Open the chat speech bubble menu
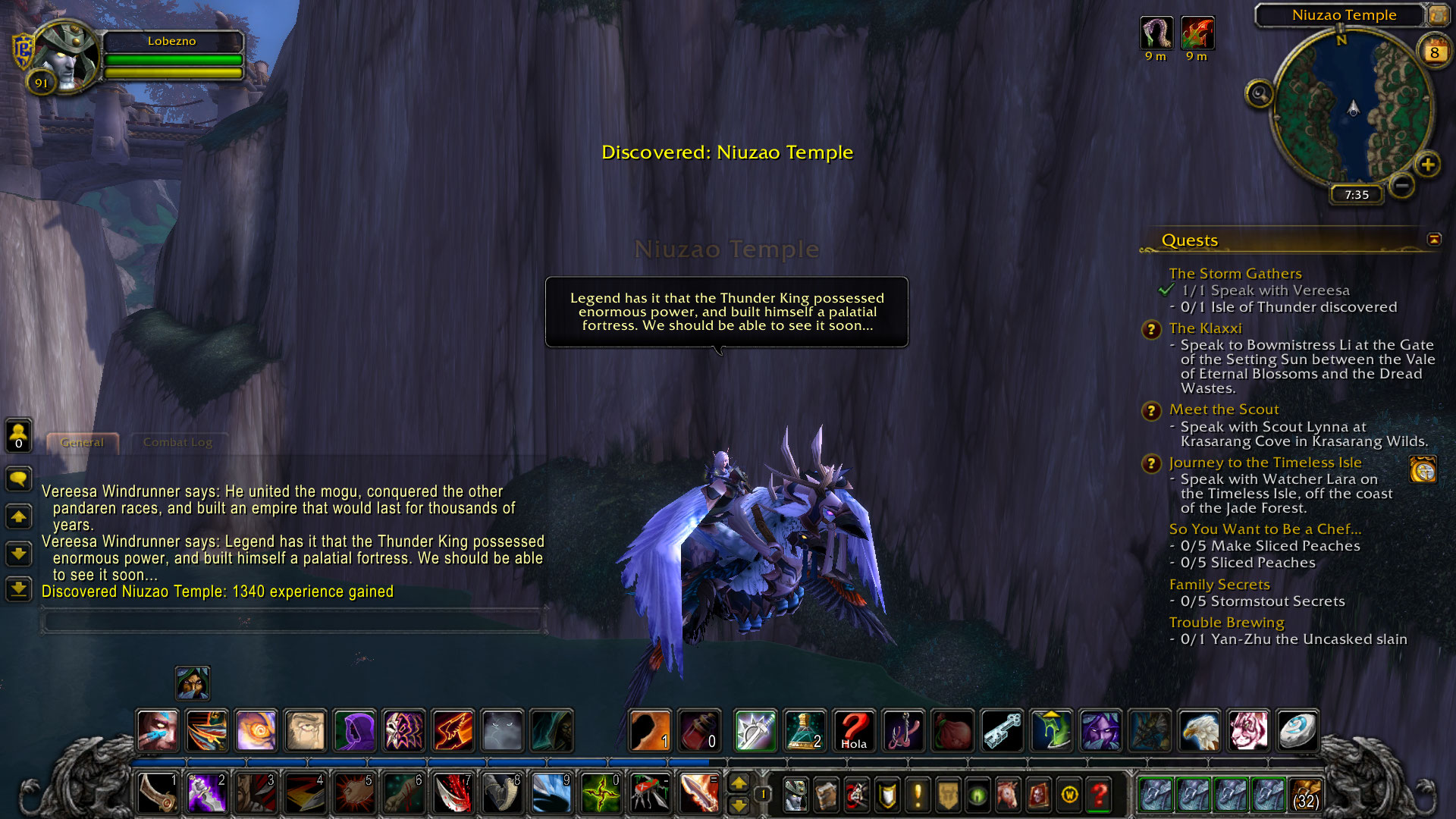Image resolution: width=1456 pixels, height=819 pixels. 18,479
